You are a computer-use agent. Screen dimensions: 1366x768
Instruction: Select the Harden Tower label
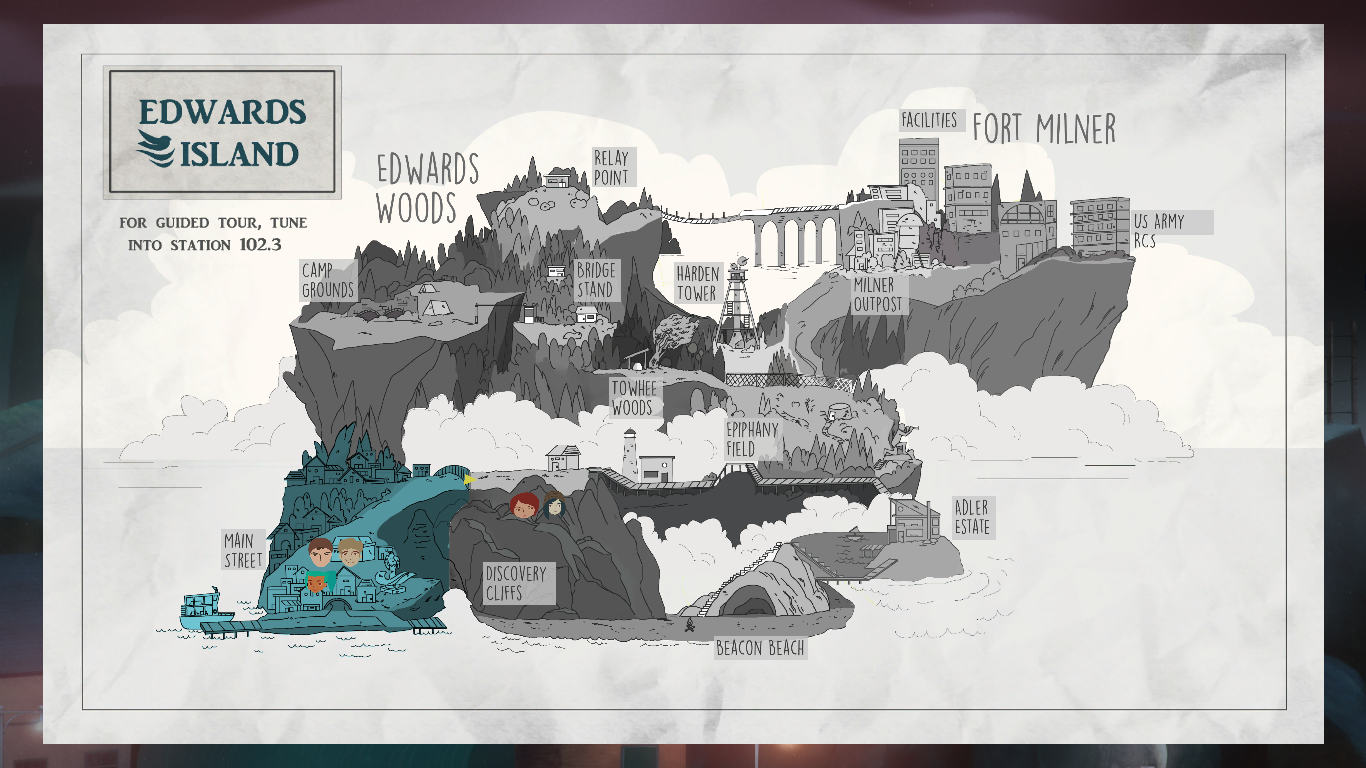point(697,283)
